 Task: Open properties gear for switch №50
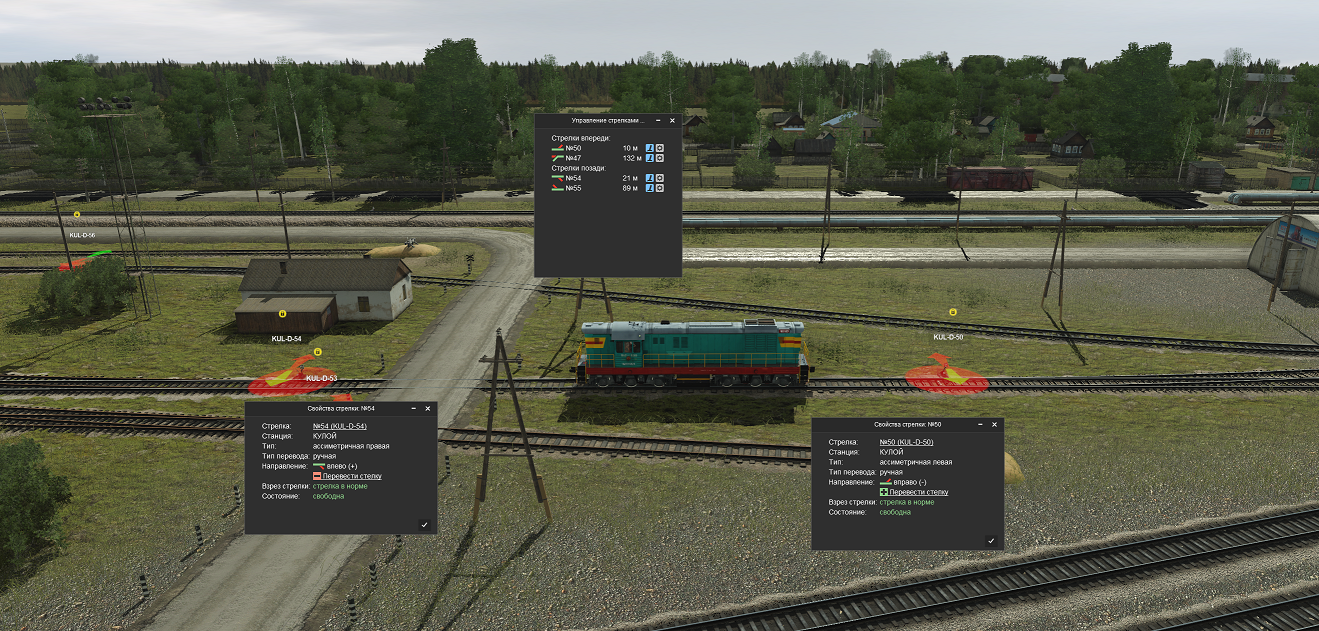[660, 148]
